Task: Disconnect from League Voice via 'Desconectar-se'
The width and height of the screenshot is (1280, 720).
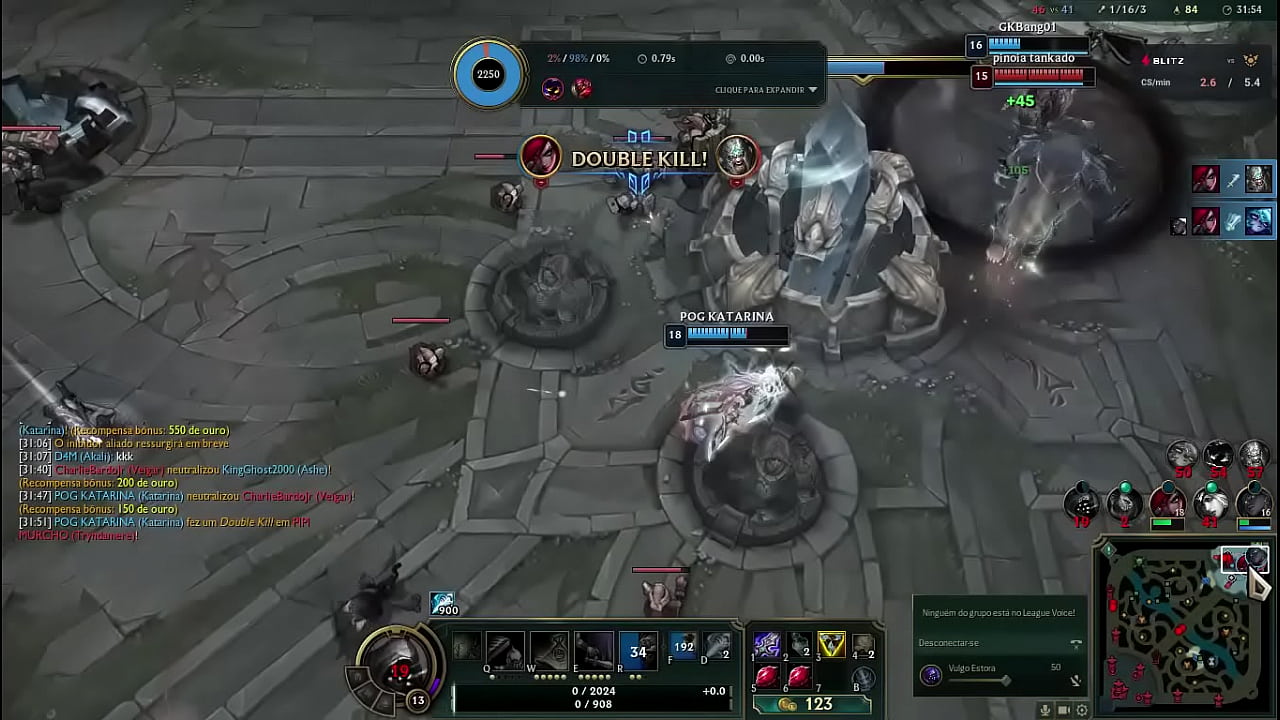Action: (949, 643)
